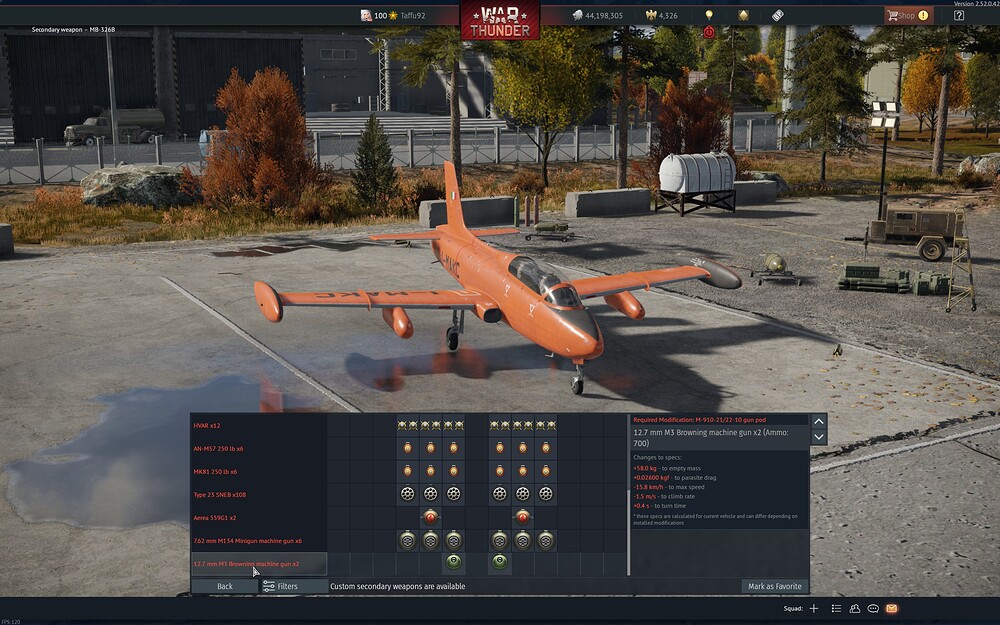Open the chat speech bubble
Viewport: 1000px width, 625px height.
[x=873, y=608]
